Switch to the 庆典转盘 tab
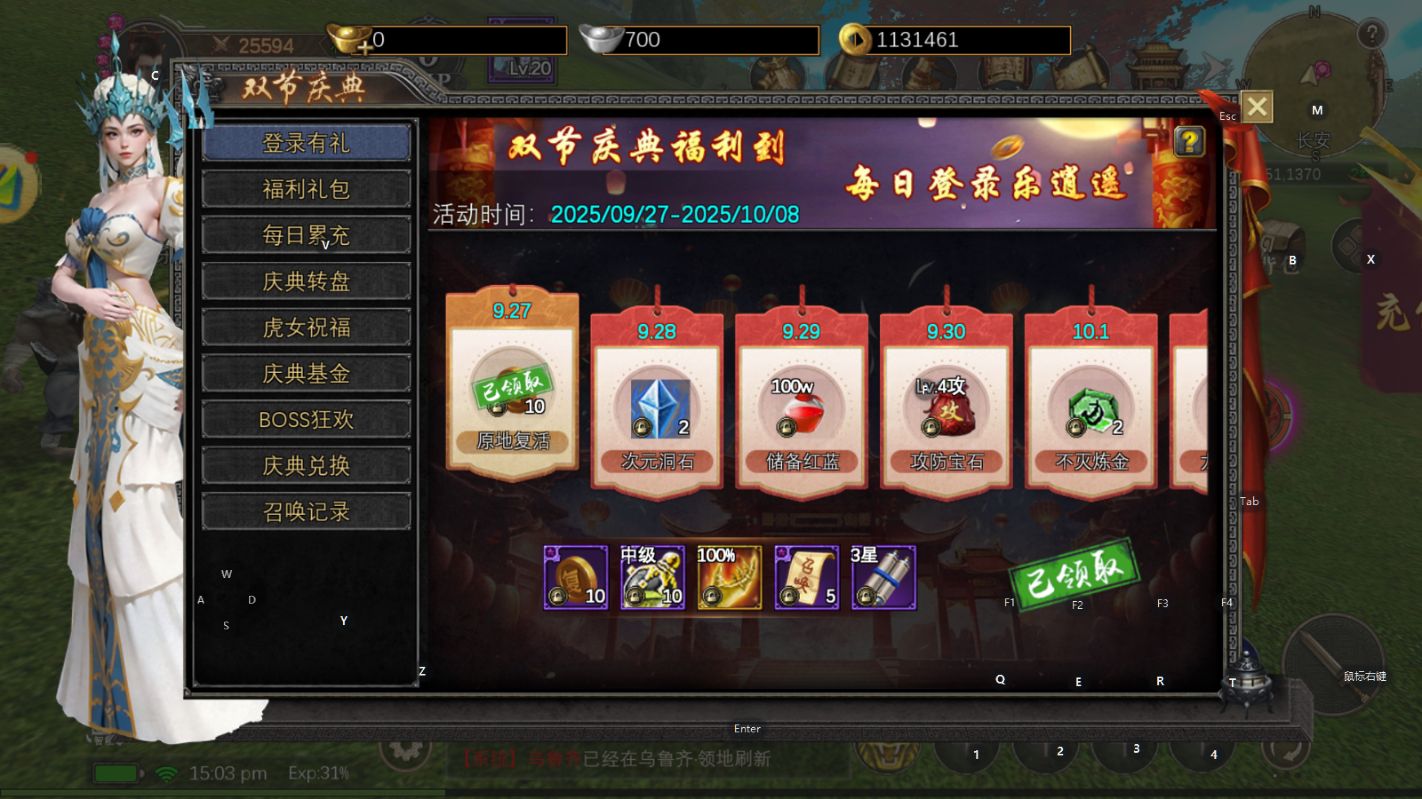The image size is (1422, 799). 305,281
